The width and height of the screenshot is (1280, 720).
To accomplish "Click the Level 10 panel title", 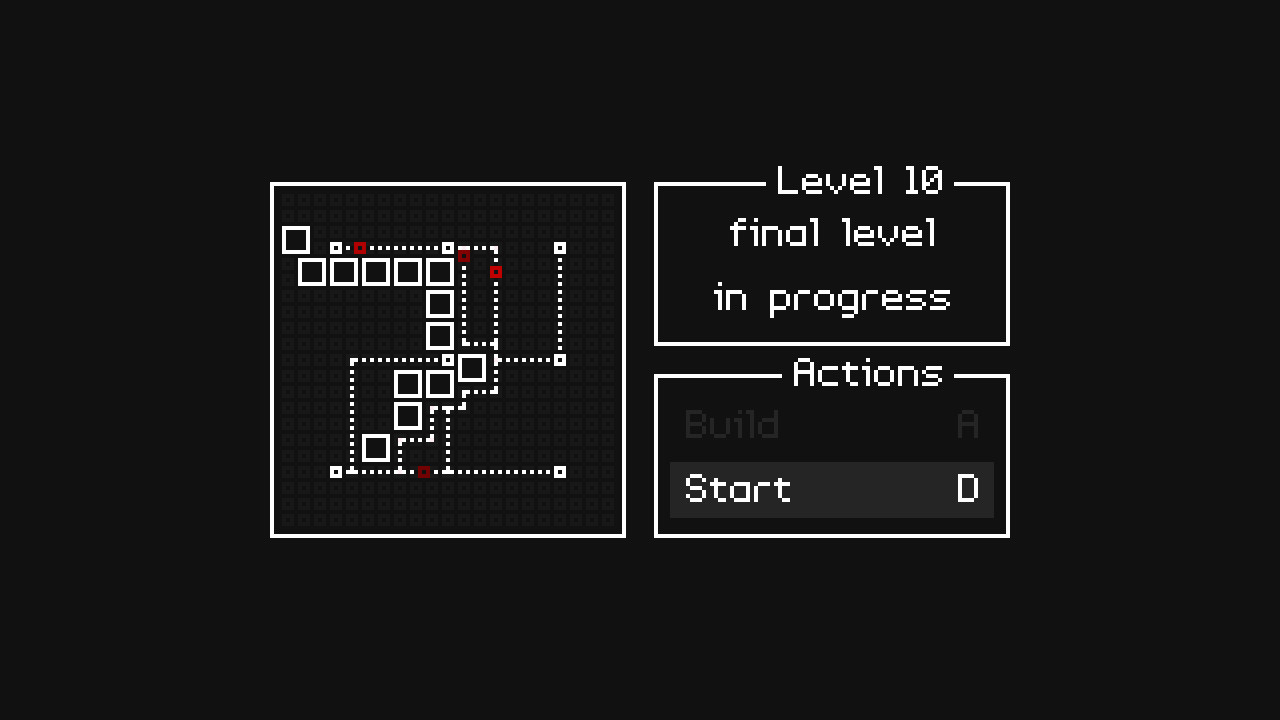I will (860, 181).
